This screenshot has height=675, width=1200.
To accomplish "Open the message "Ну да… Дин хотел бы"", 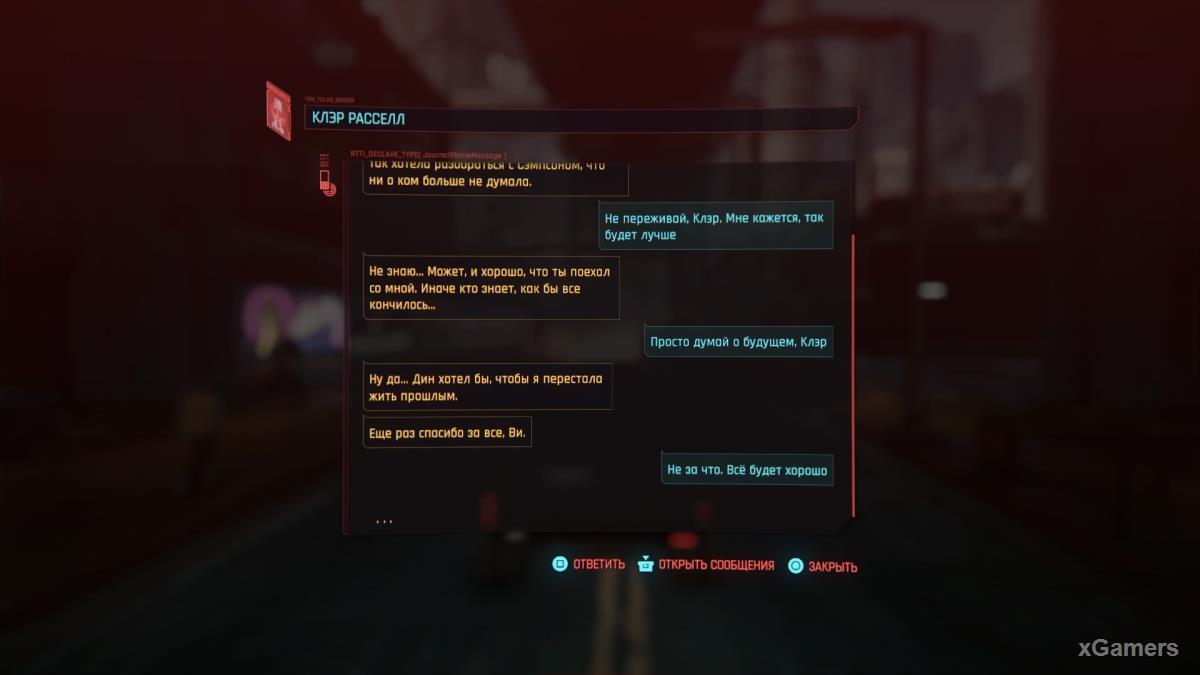I will (488, 387).
